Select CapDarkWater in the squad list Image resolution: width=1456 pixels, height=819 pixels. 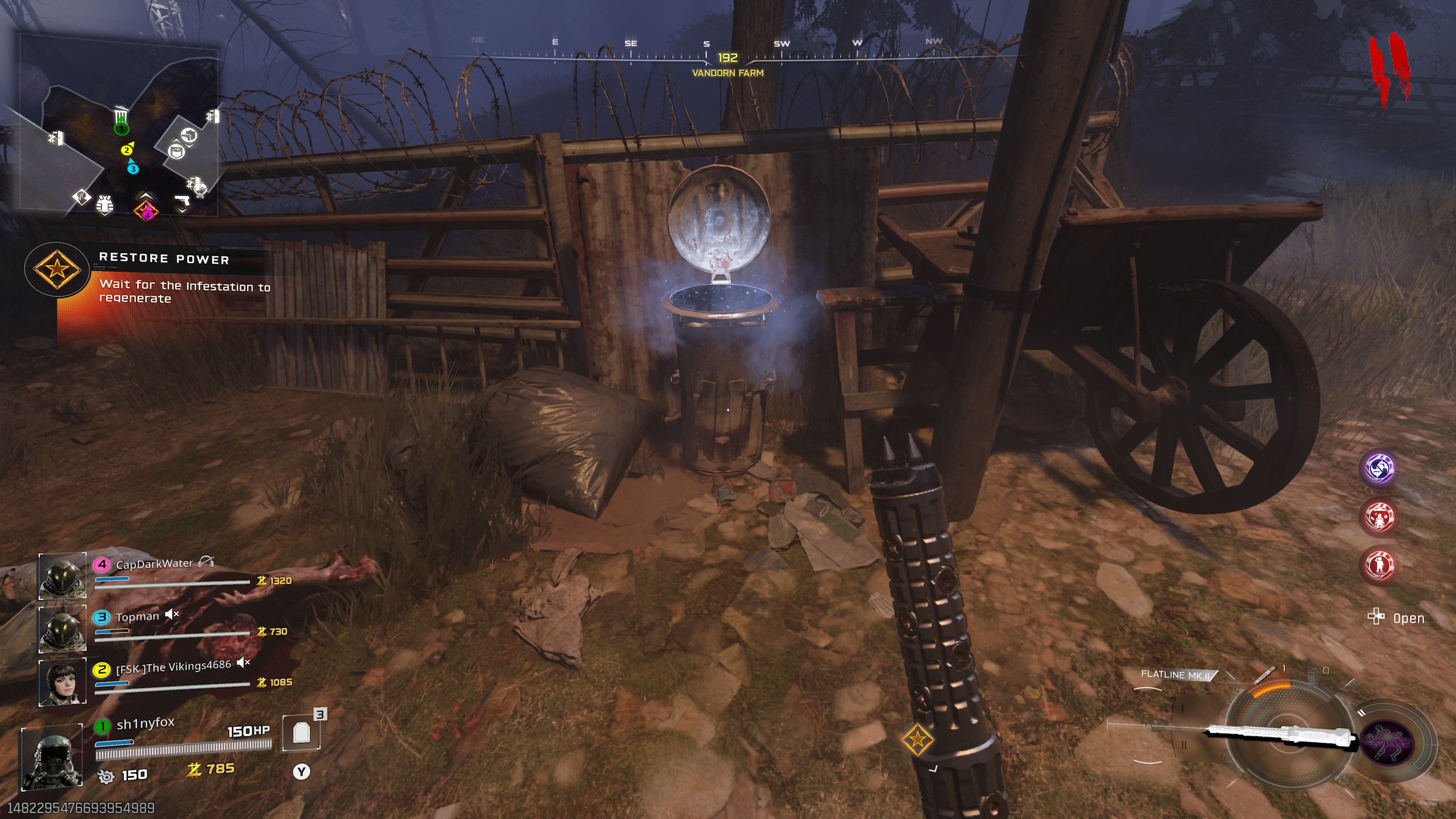point(154,564)
